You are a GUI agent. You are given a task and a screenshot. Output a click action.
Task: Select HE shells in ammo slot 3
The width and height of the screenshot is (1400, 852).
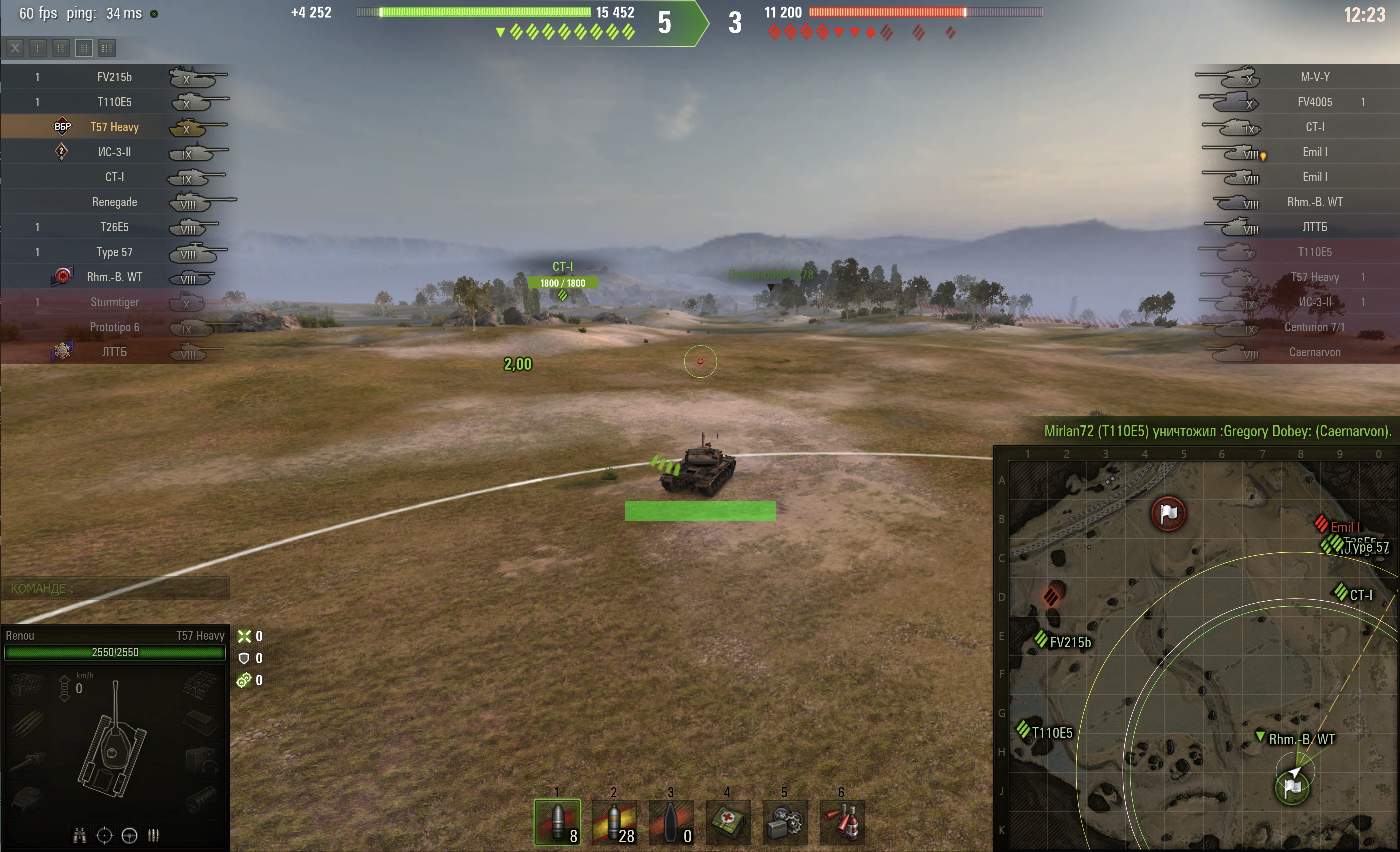(x=671, y=822)
